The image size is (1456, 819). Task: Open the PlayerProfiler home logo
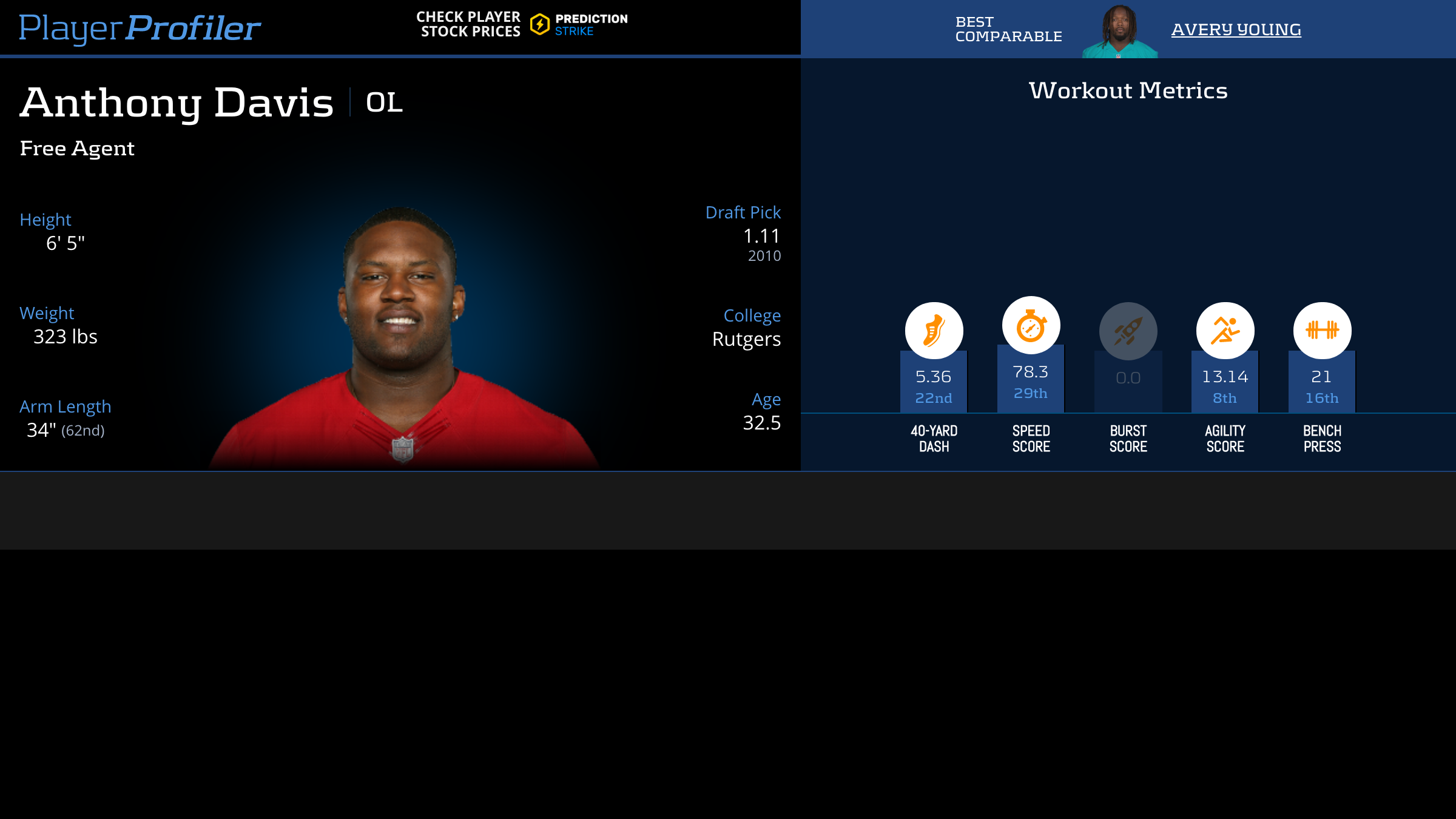point(140,28)
